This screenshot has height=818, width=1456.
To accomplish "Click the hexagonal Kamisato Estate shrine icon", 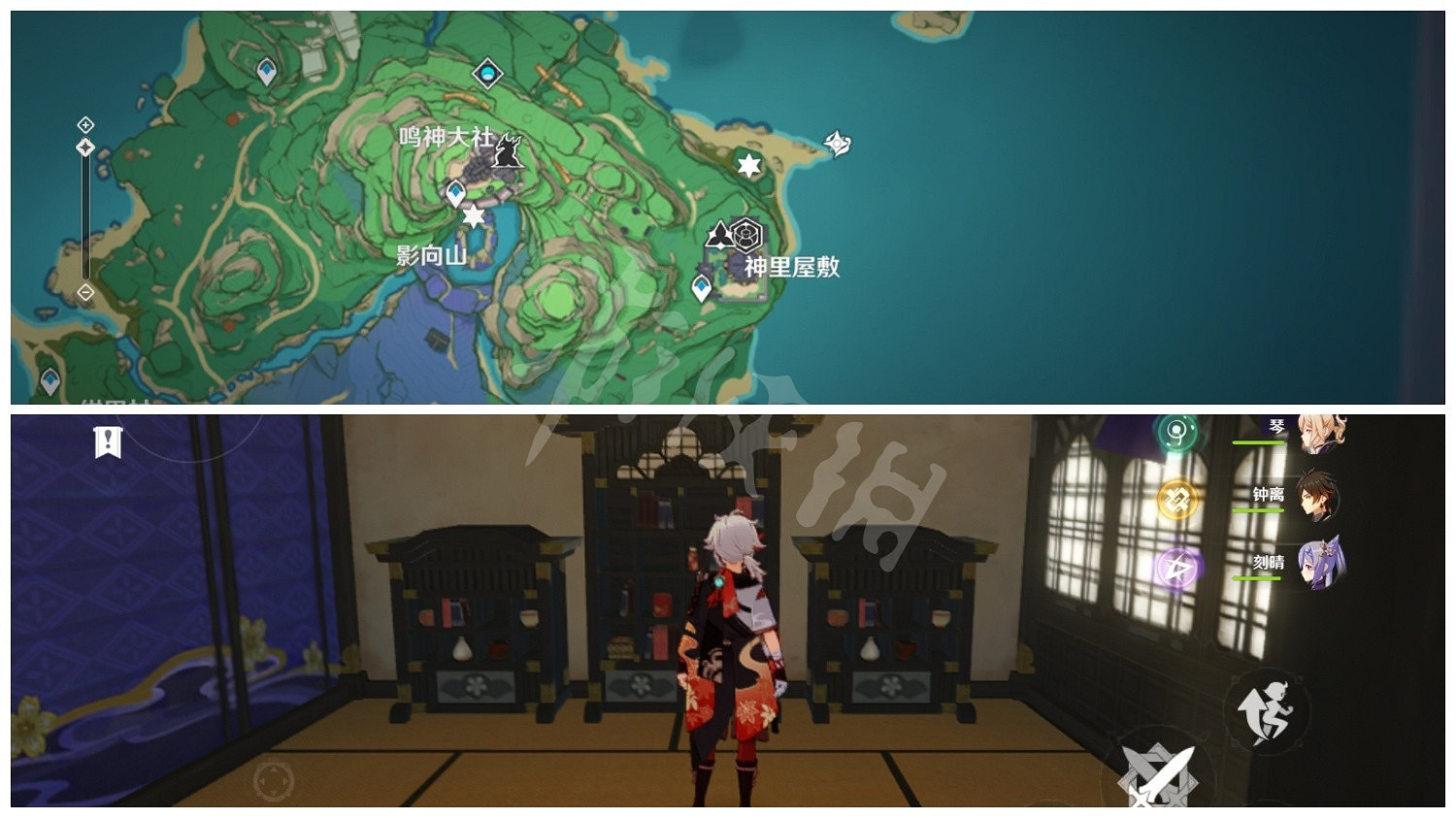I will click(x=745, y=234).
